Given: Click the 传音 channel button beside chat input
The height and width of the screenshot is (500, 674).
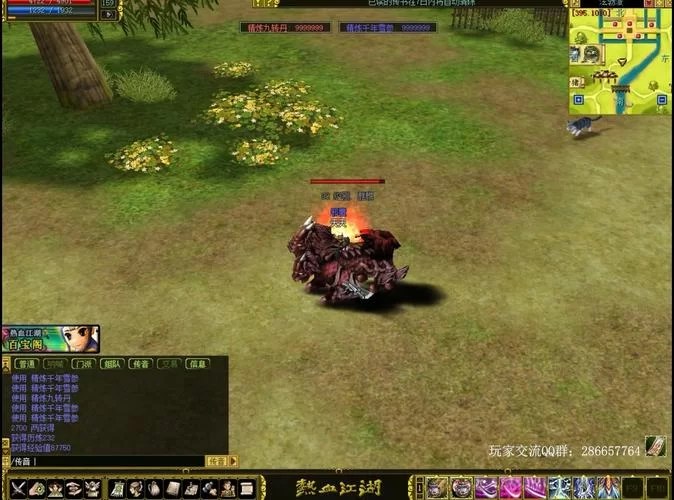Looking at the screenshot, I should (217, 461).
